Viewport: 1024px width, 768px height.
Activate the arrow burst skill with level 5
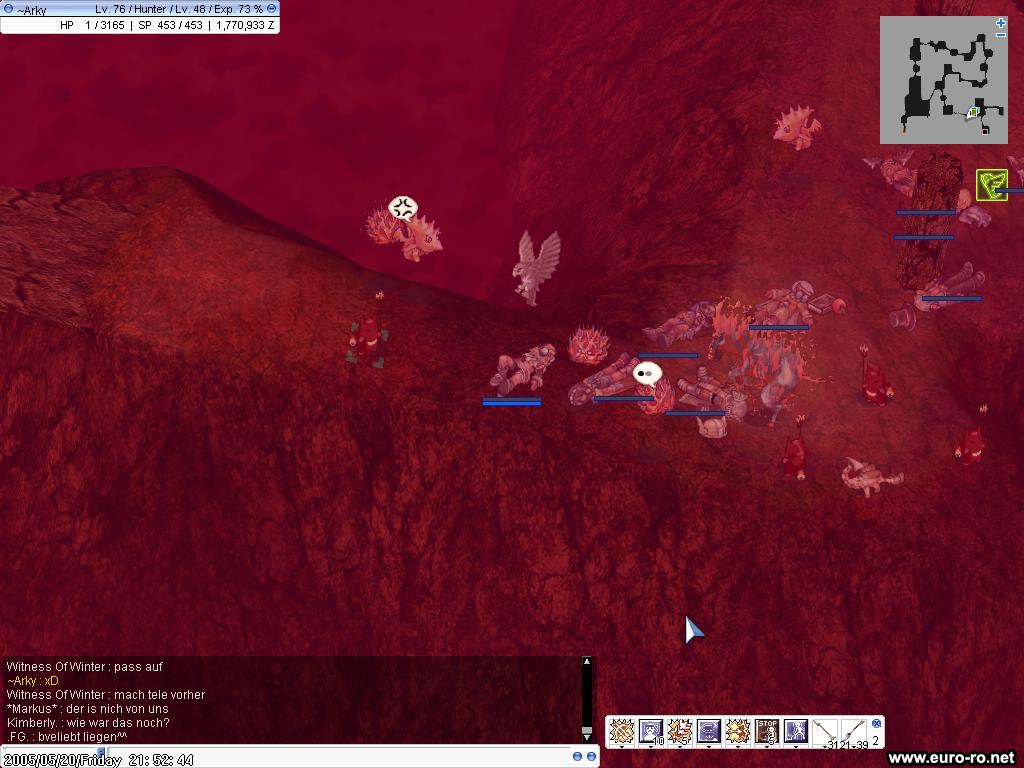(x=680, y=732)
